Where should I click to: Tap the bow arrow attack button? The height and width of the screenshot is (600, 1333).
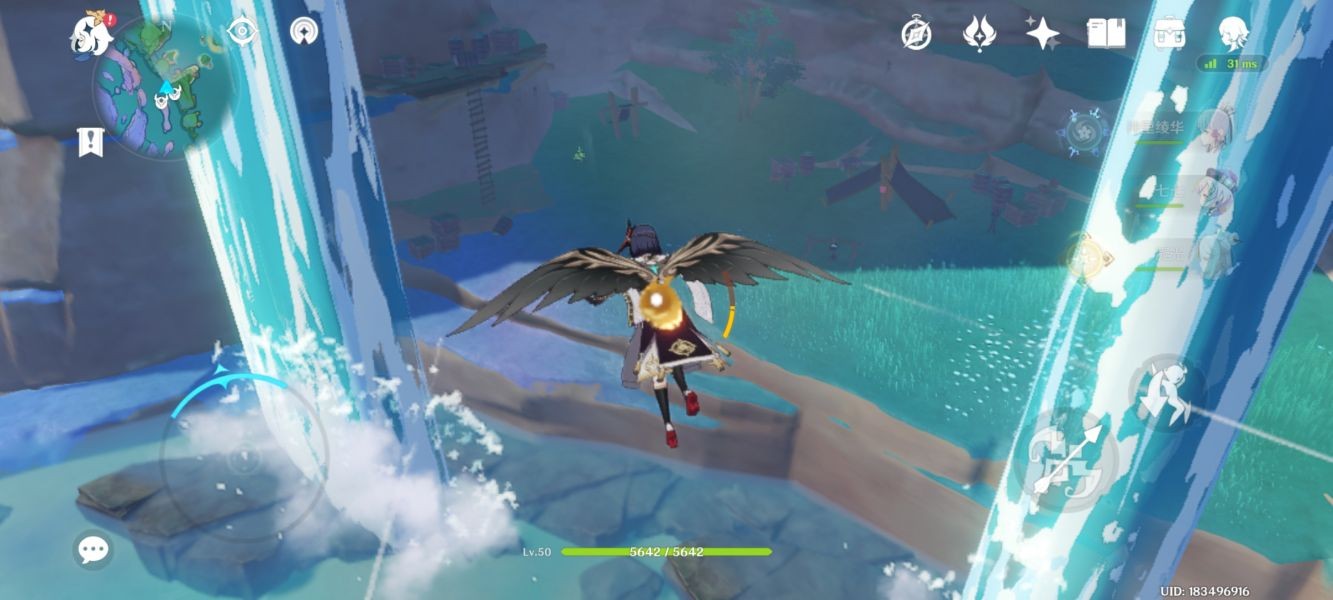coord(1066,462)
